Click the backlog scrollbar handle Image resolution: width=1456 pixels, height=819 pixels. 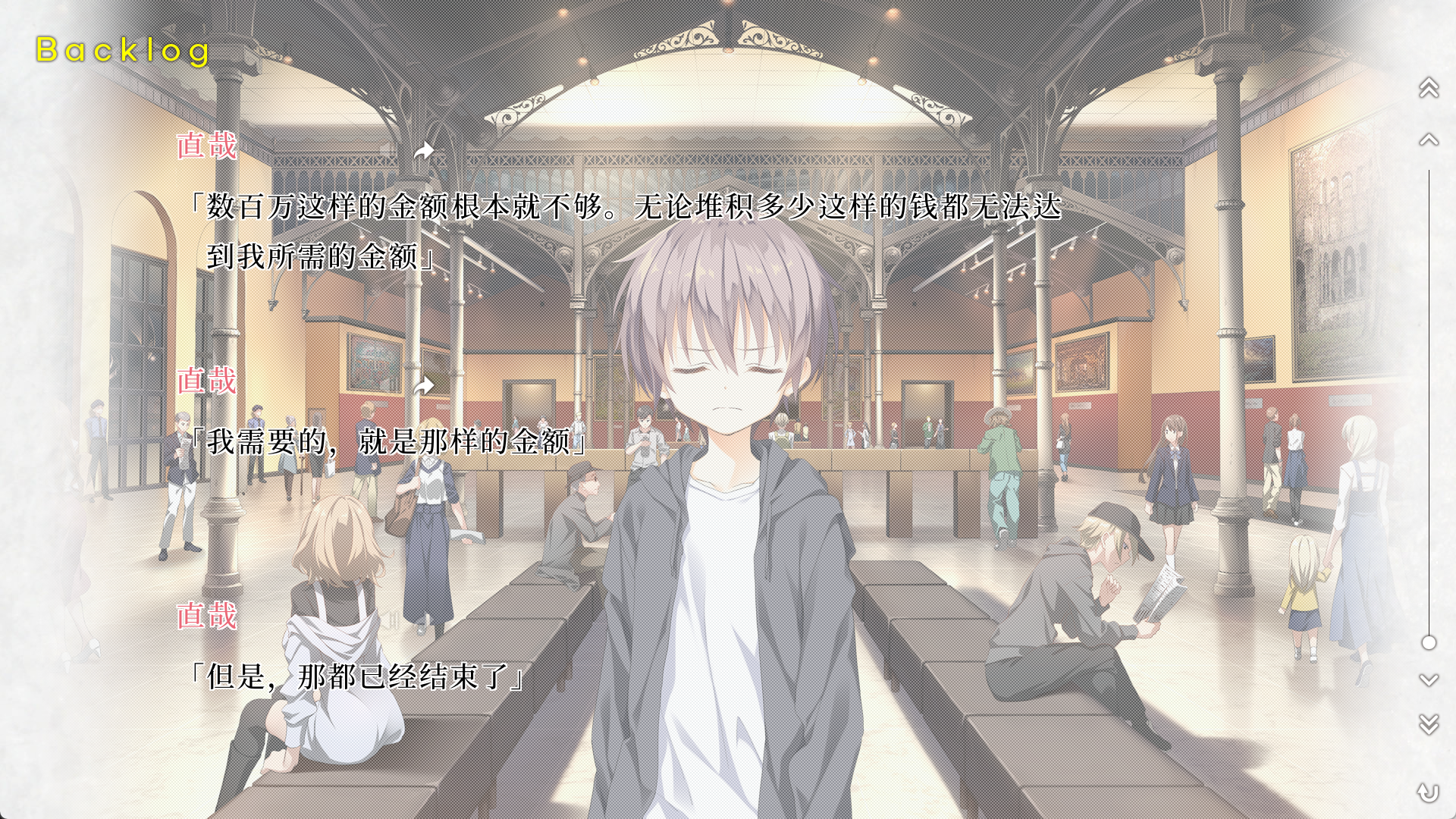tap(1429, 643)
